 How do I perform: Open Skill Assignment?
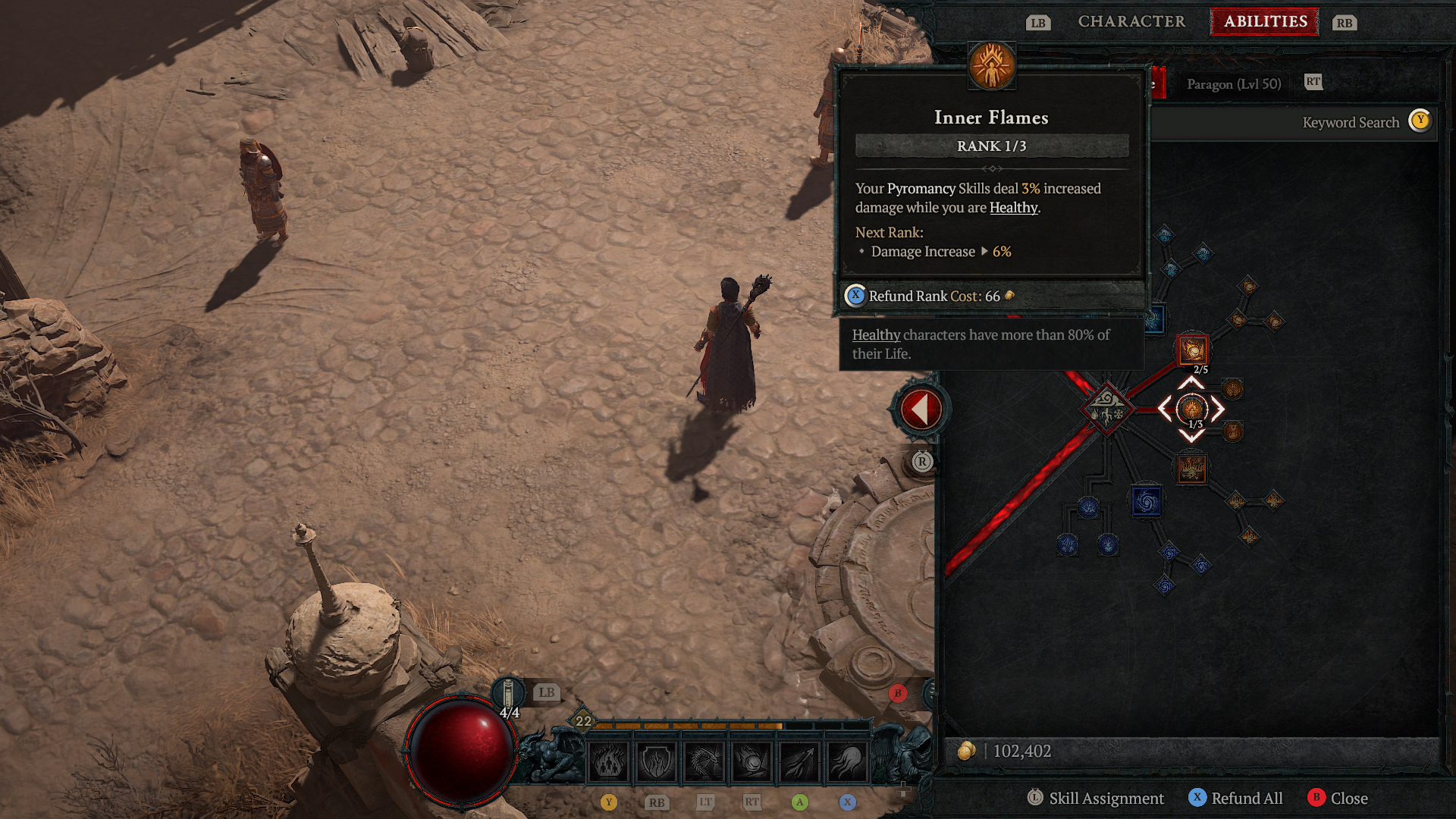tap(1097, 798)
